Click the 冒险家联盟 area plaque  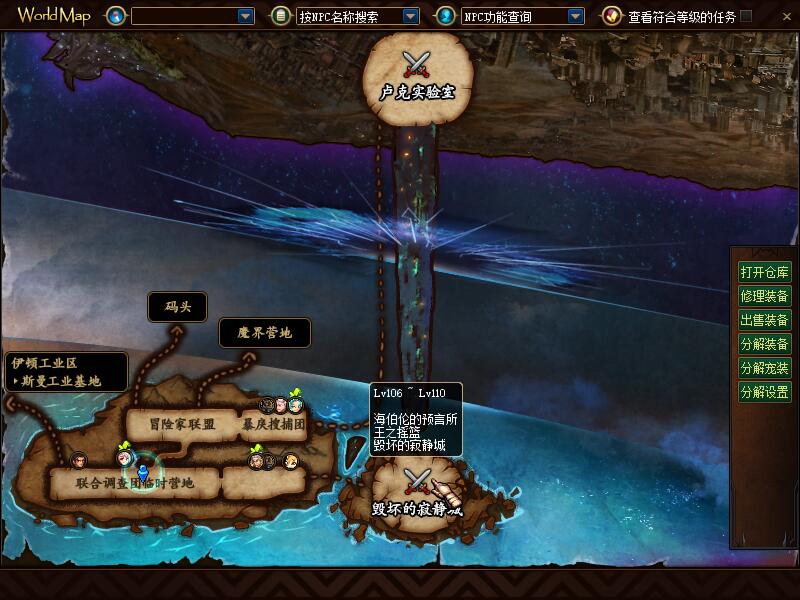pyautogui.click(x=175, y=424)
